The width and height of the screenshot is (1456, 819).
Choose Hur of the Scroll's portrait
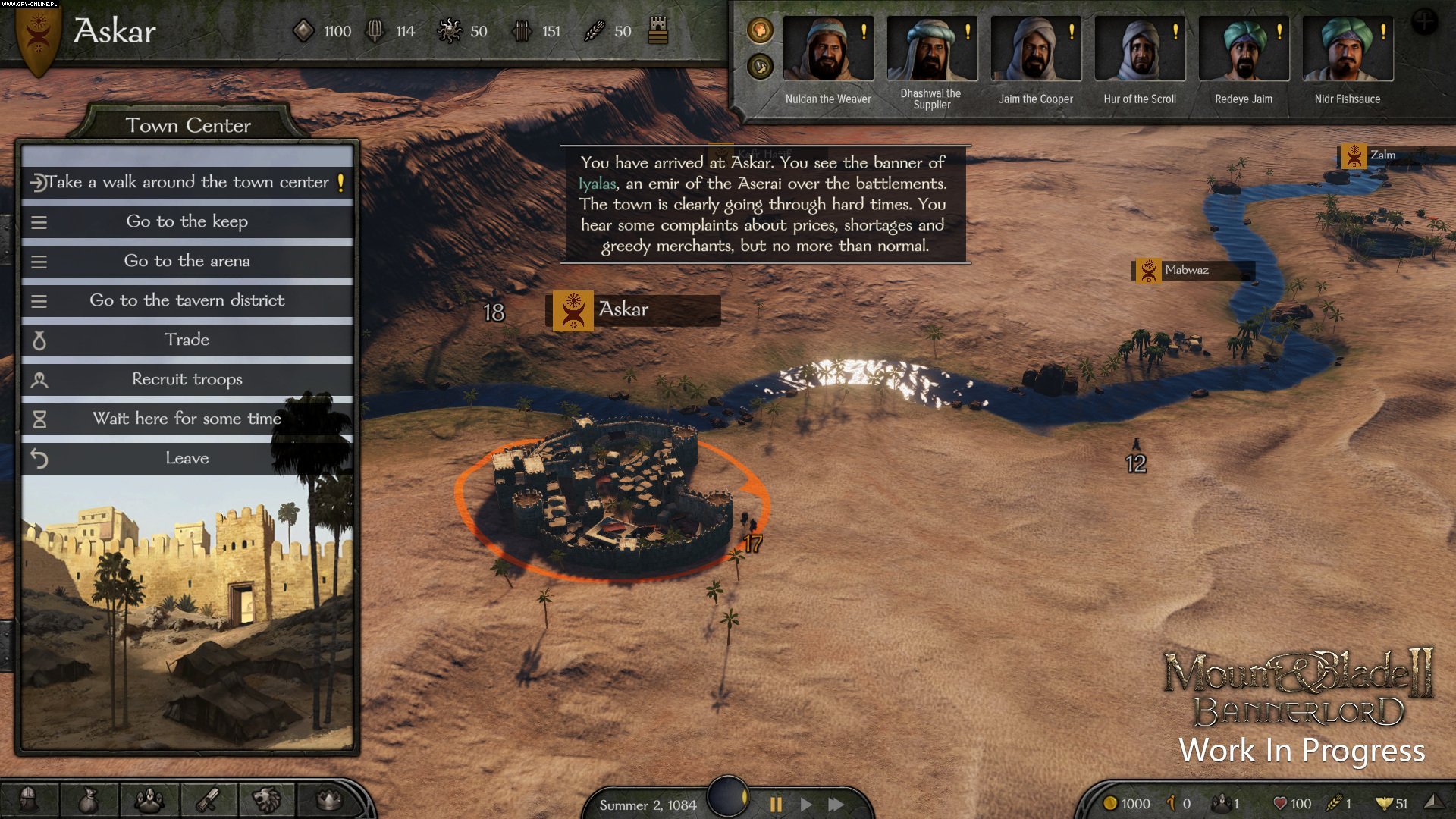pos(1140,49)
